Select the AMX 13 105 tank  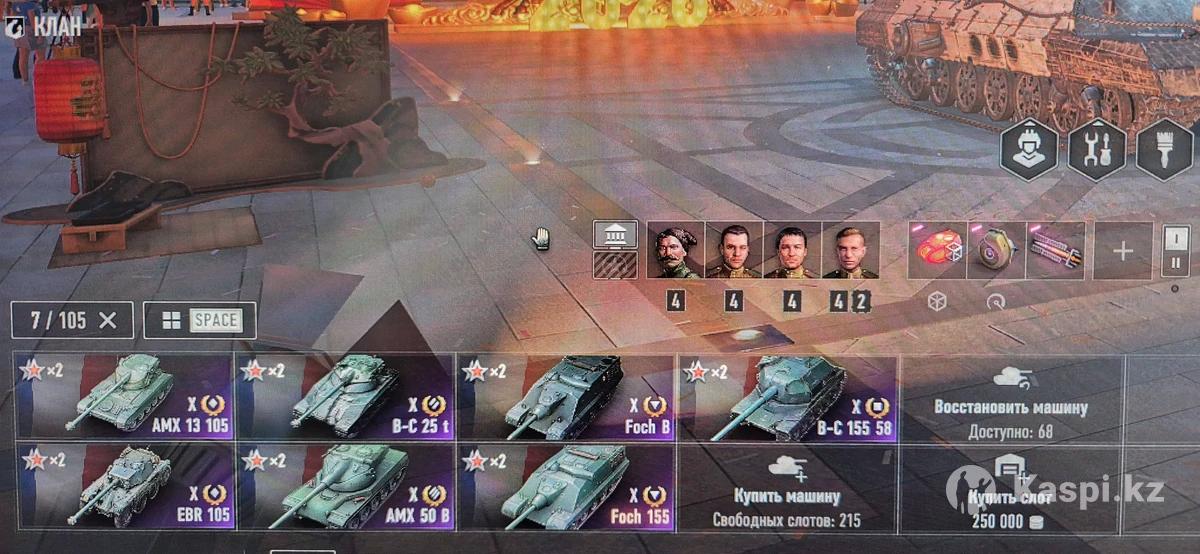(124, 396)
